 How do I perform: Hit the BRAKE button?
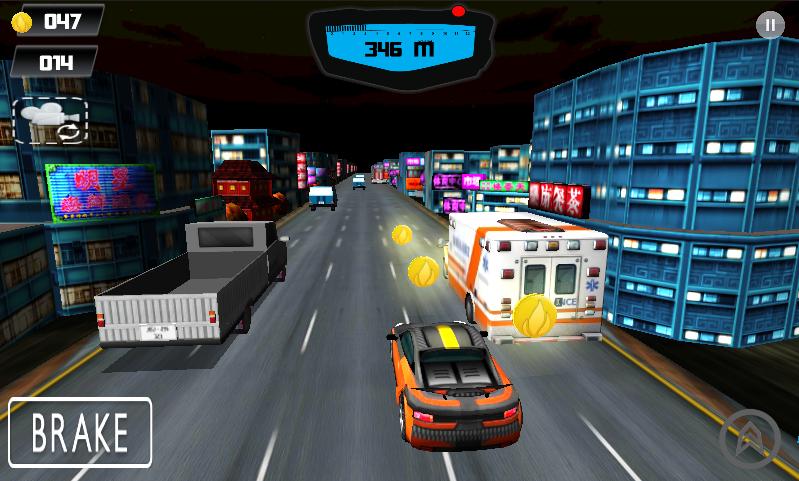[80, 432]
